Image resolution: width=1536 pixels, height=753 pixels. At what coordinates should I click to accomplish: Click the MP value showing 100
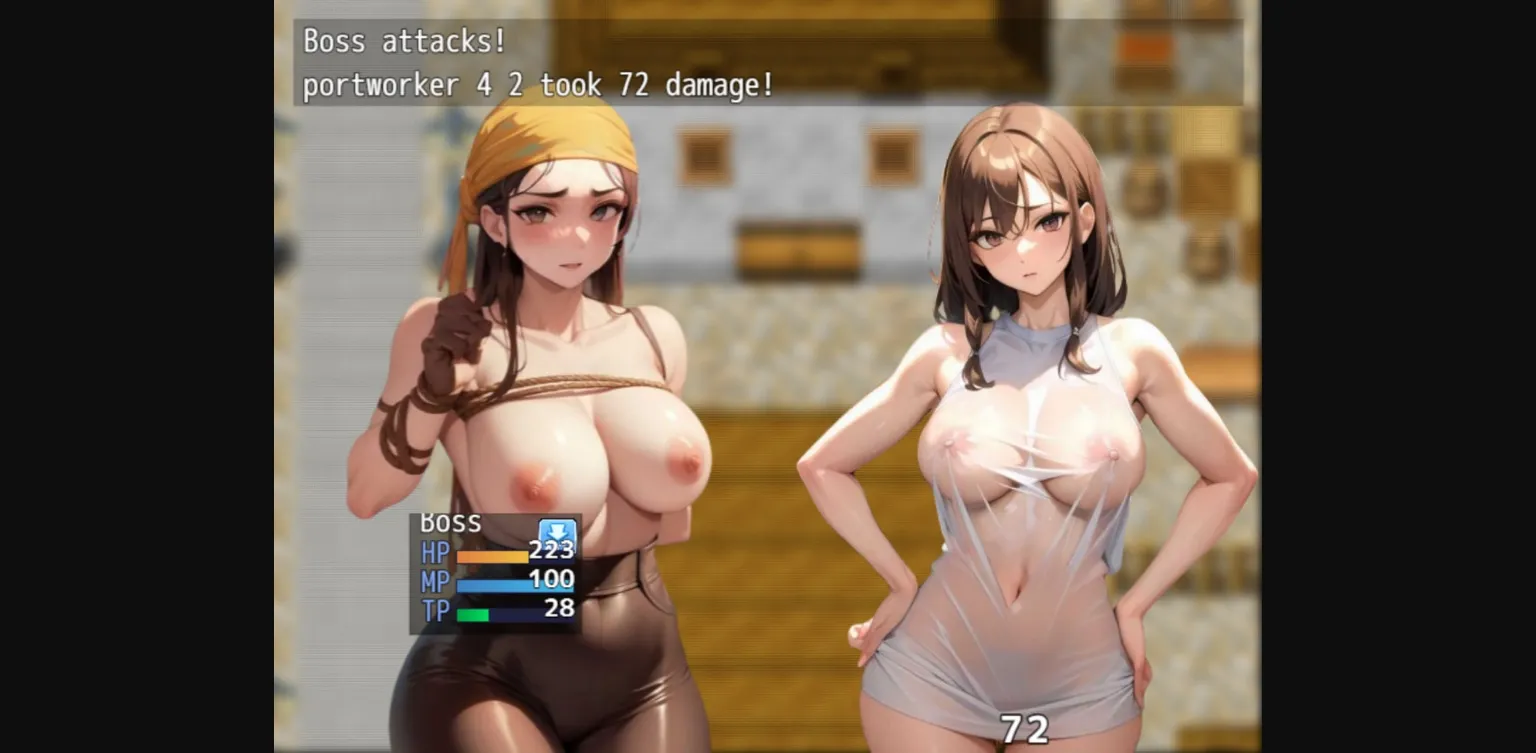pos(550,580)
